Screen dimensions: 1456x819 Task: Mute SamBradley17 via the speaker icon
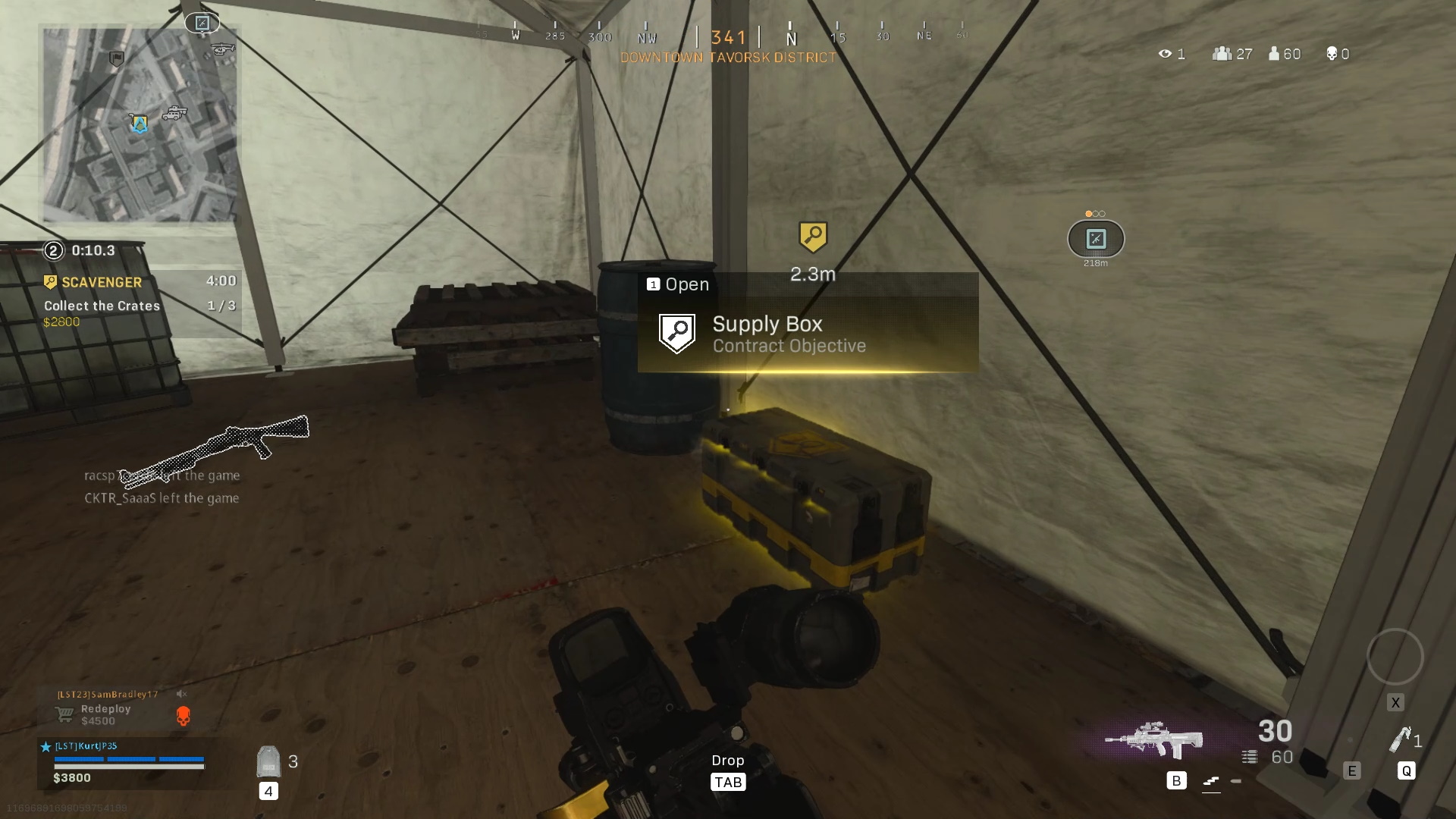(182, 694)
